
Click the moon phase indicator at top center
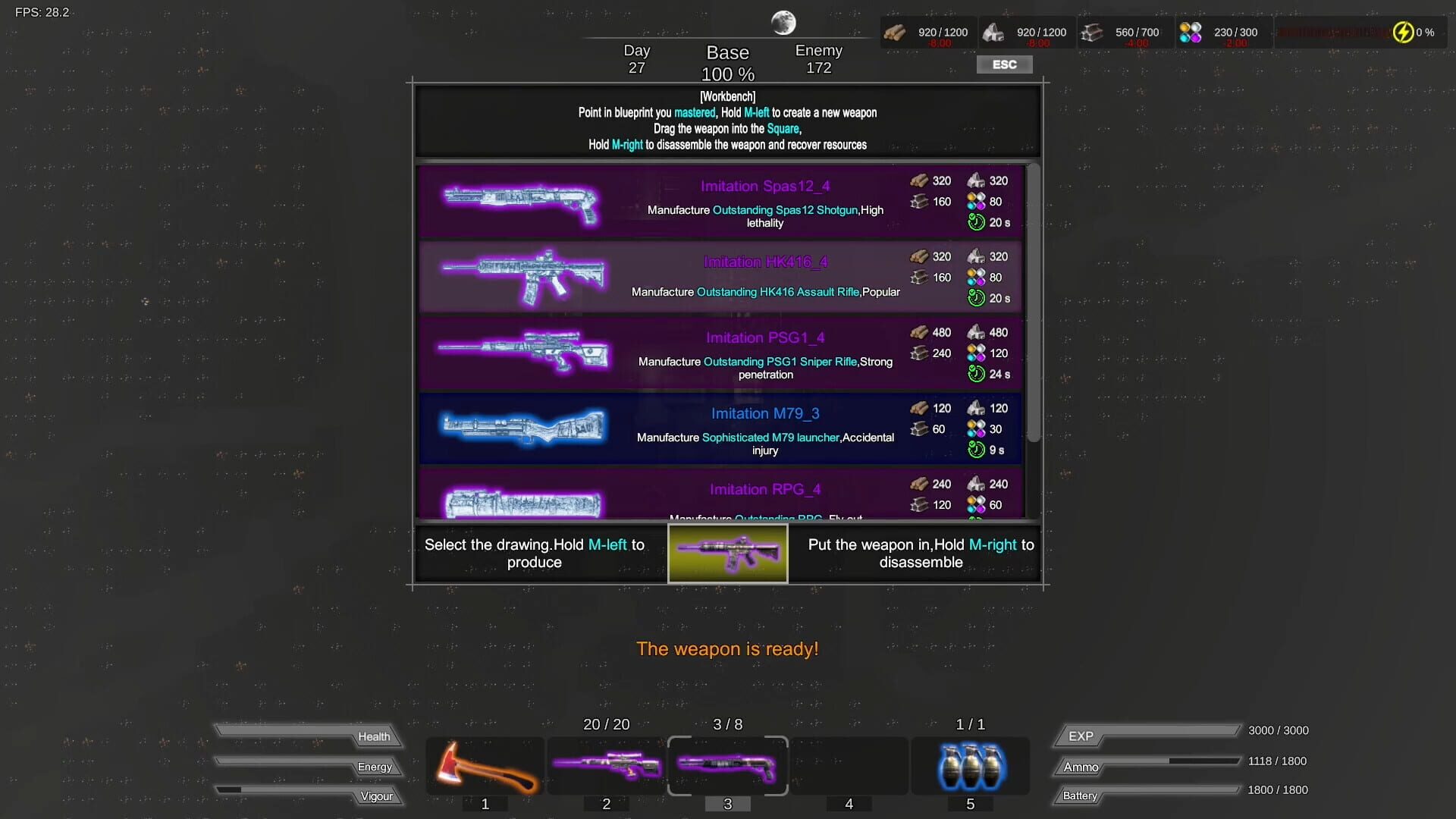[783, 20]
